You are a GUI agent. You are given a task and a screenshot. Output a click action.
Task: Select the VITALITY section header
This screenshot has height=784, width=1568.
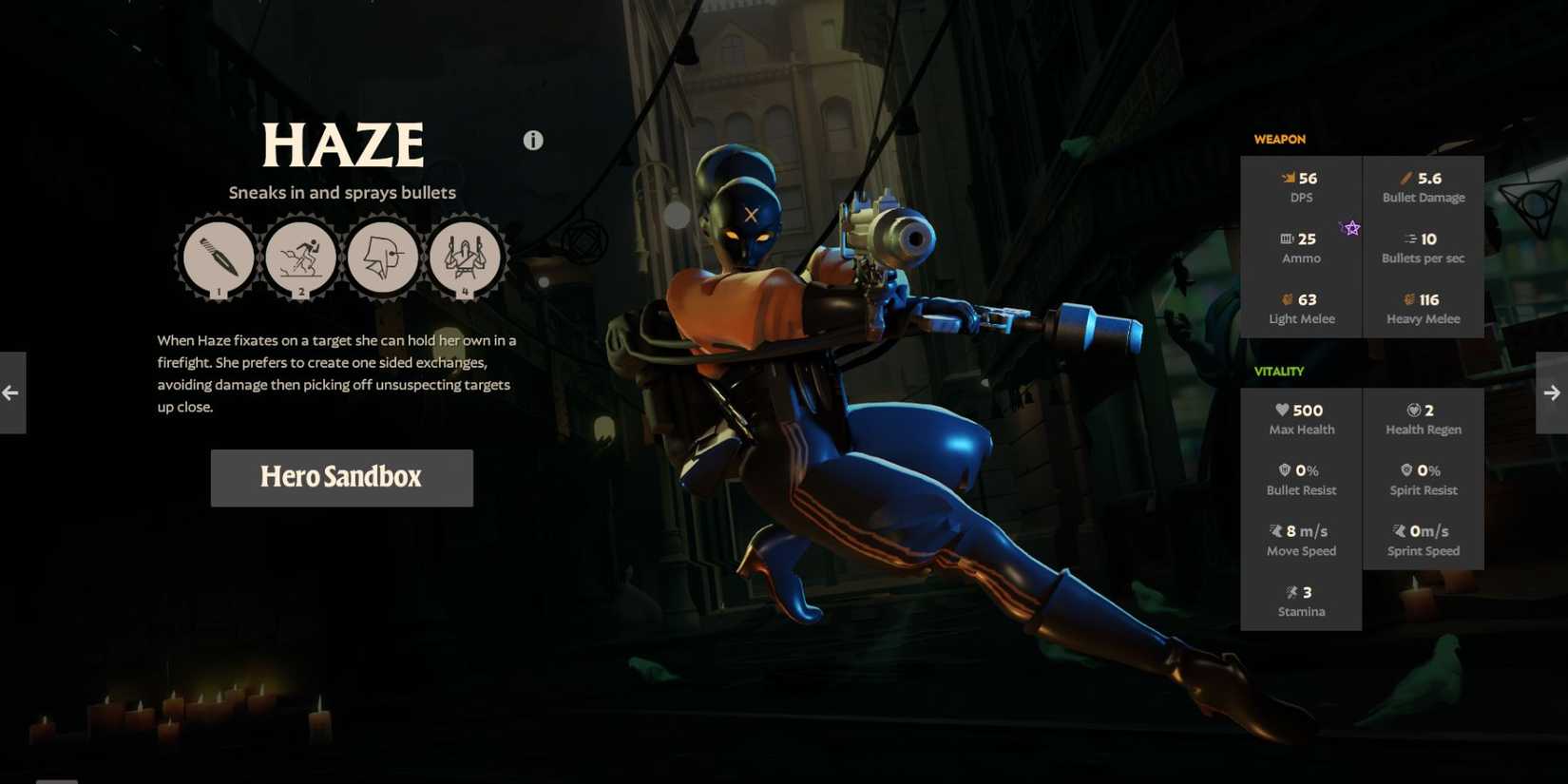[1280, 372]
